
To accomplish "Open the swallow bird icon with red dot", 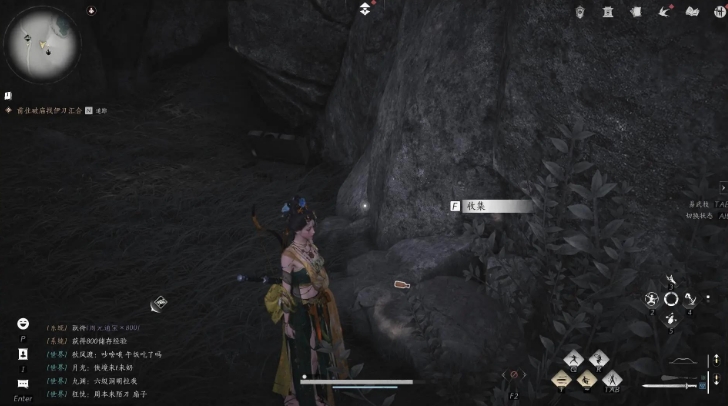I will pyautogui.click(x=664, y=11).
